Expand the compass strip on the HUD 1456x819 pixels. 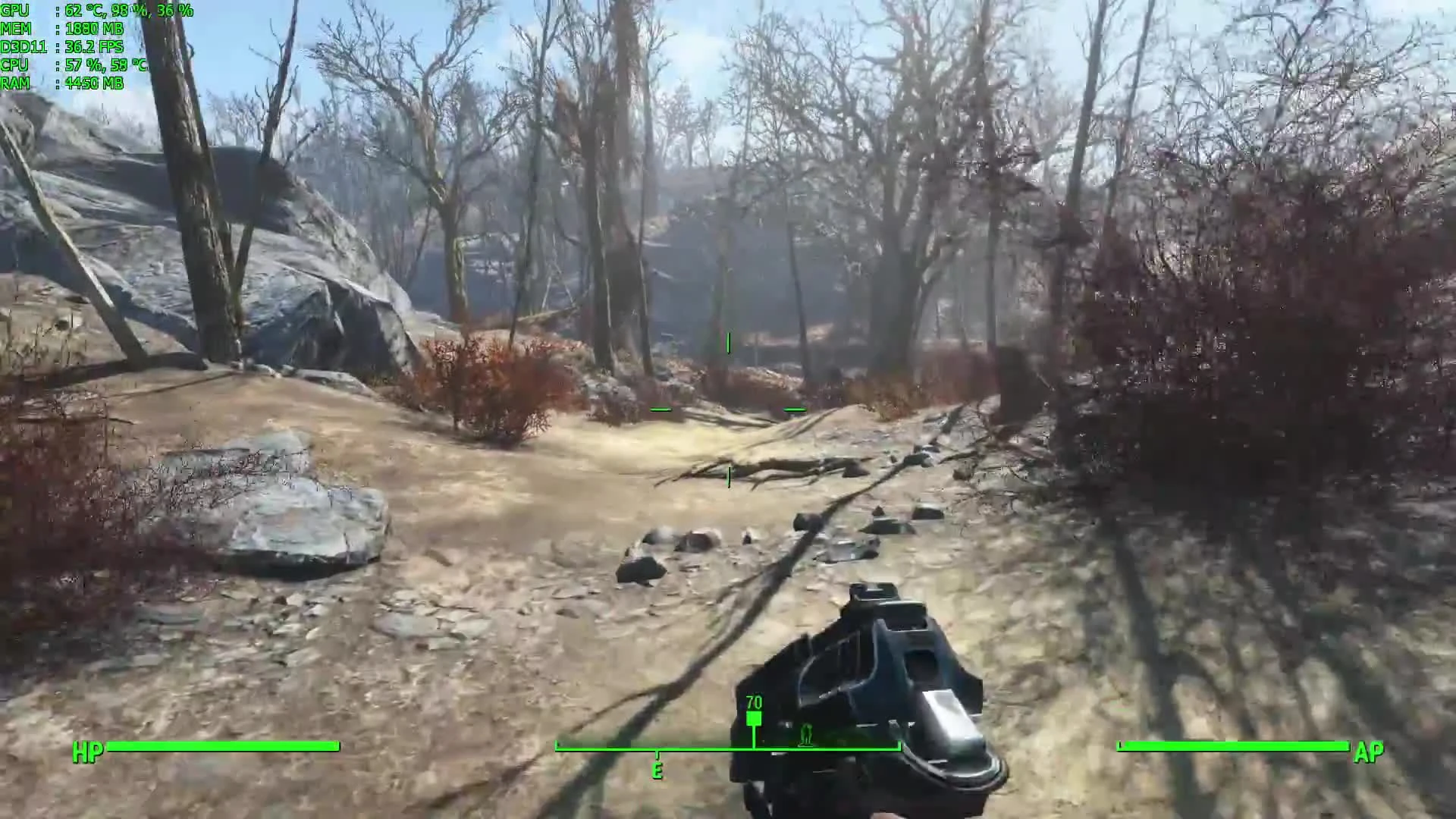[x=728, y=745]
